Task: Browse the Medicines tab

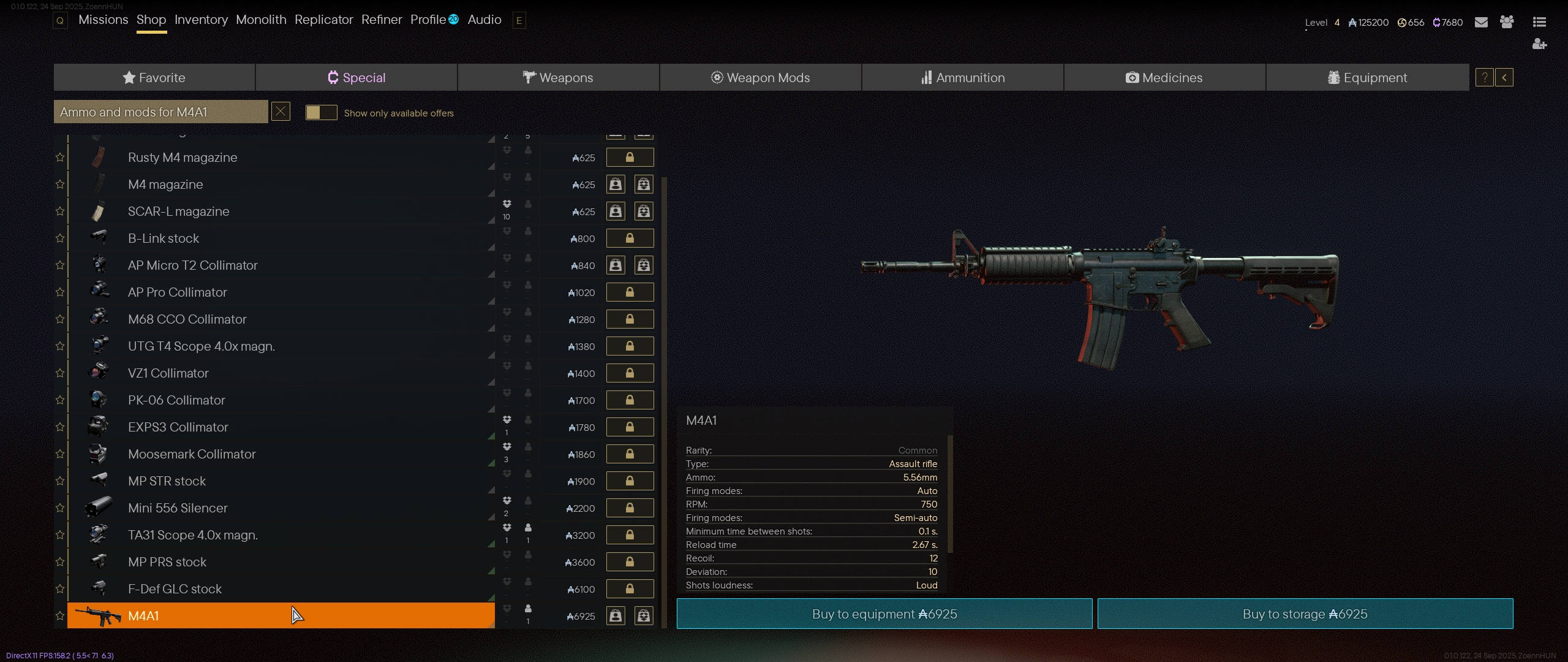Action: 1164,78
